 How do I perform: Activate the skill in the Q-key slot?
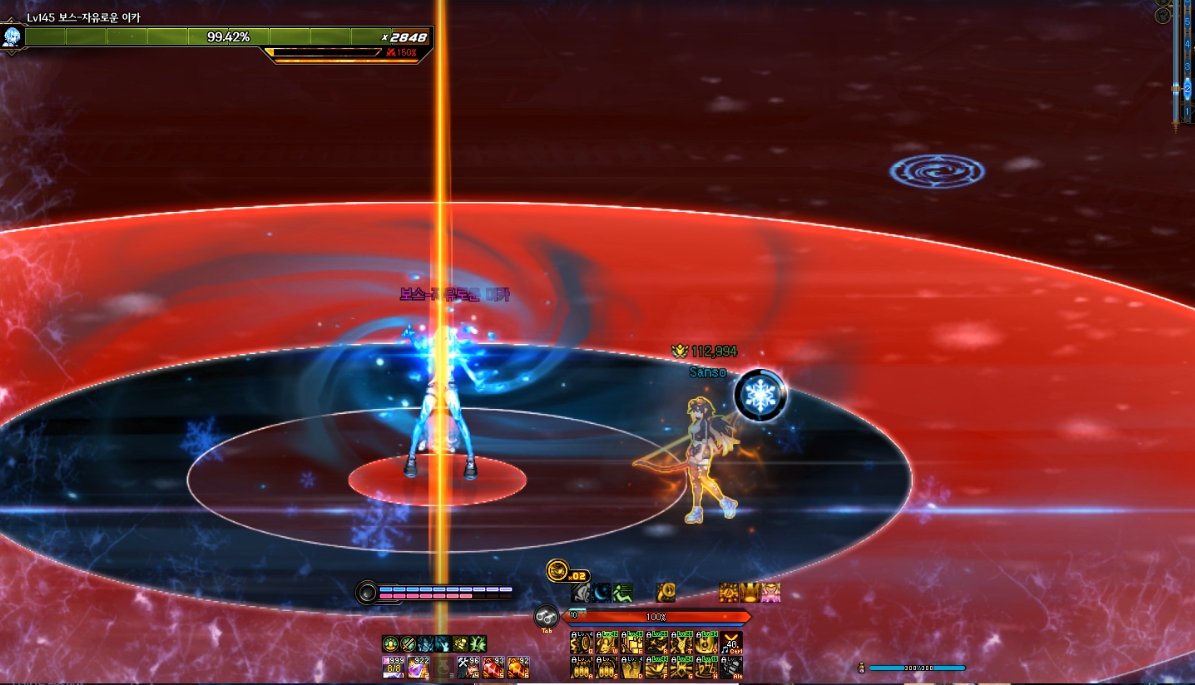[x=582, y=642]
